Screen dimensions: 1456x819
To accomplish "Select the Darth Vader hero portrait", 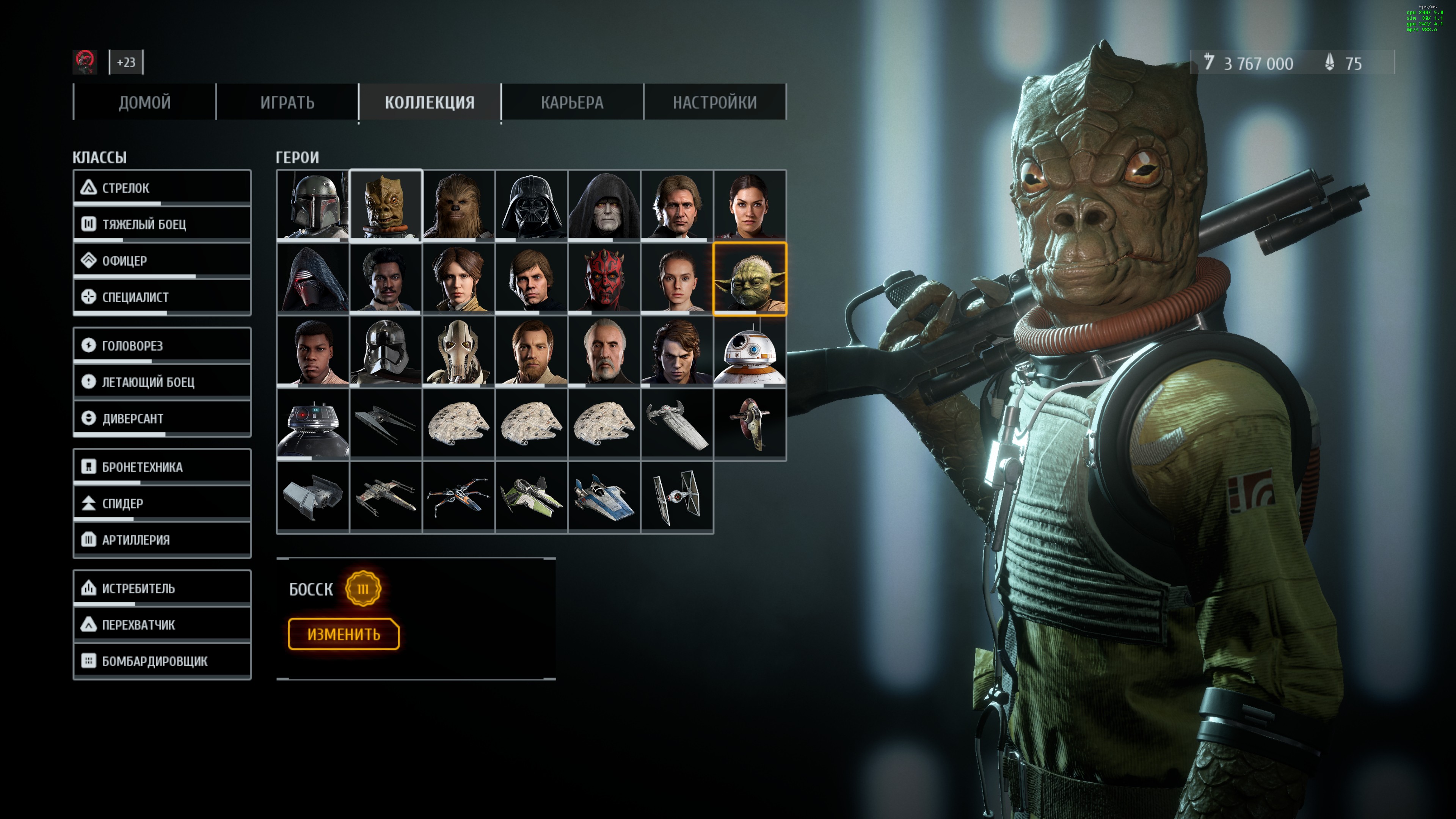I will pos(531,206).
